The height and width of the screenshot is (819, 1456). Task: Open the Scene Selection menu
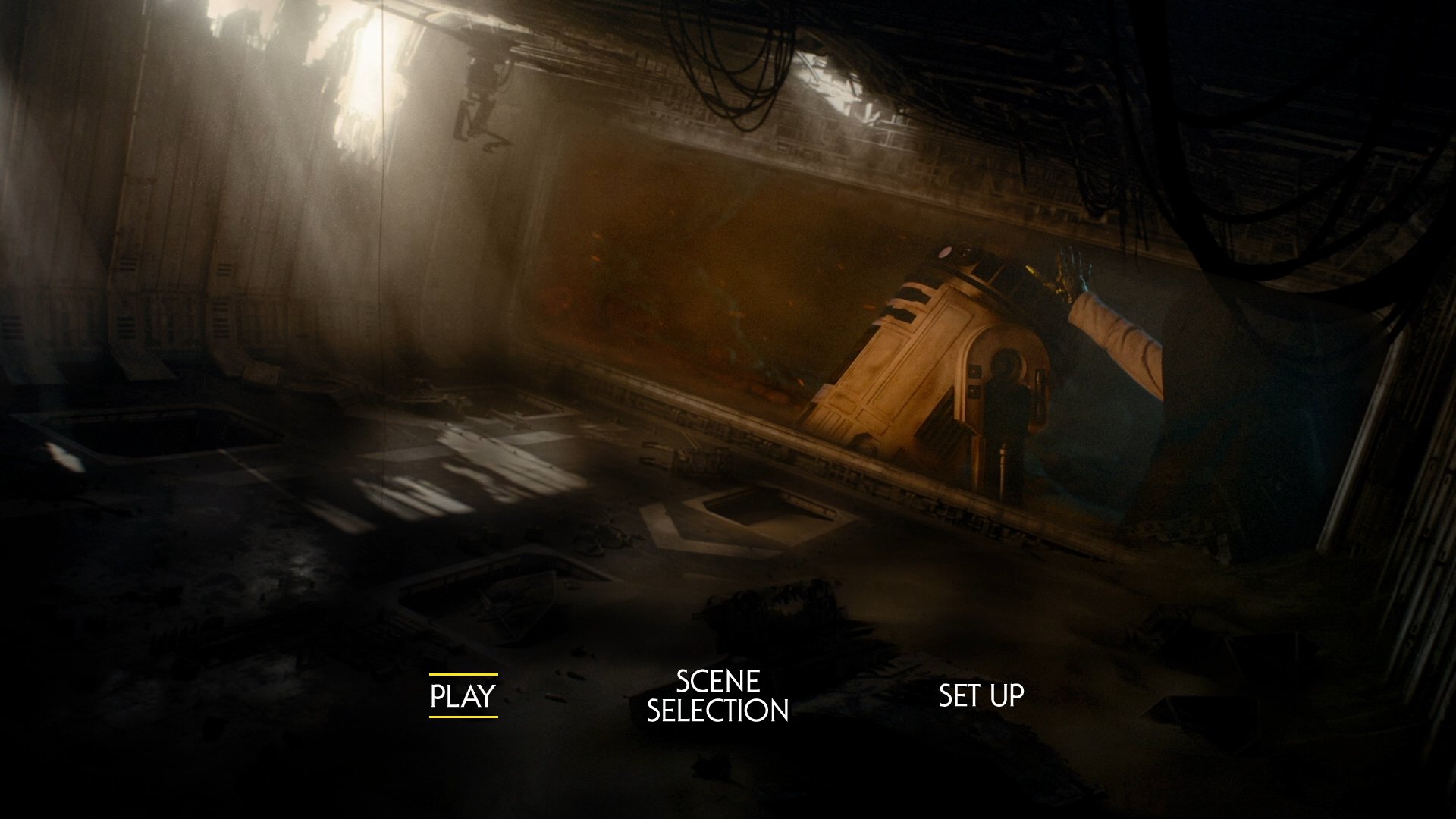pyautogui.click(x=717, y=696)
